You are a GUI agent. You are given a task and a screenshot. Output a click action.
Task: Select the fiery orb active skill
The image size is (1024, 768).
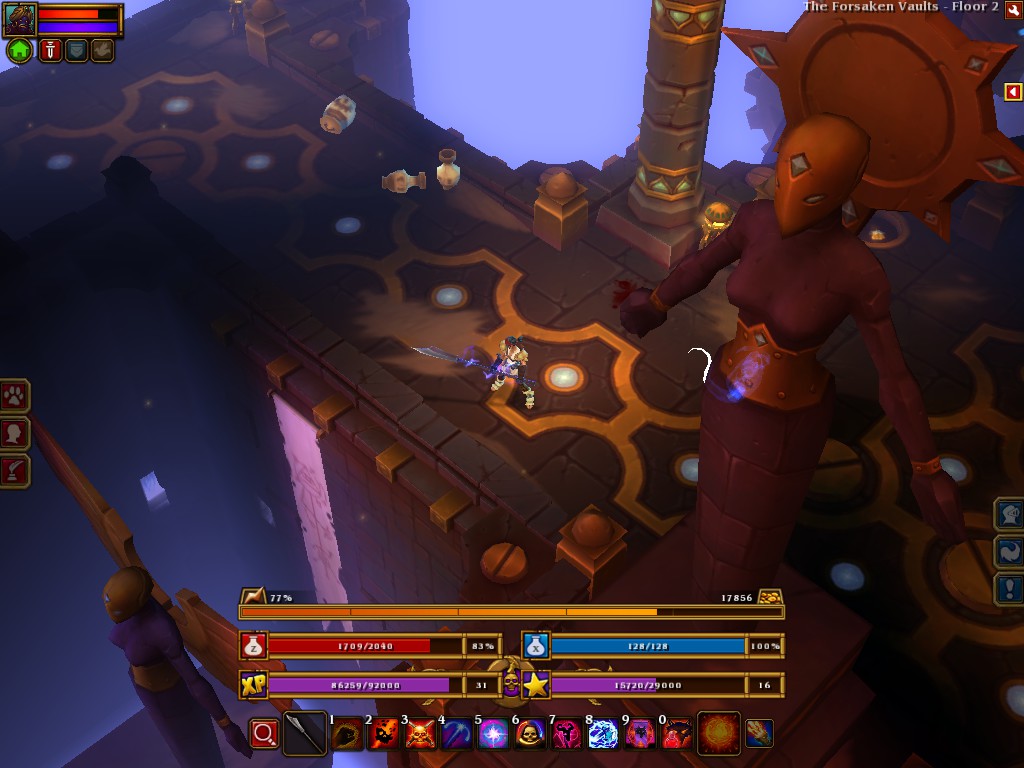(718, 733)
